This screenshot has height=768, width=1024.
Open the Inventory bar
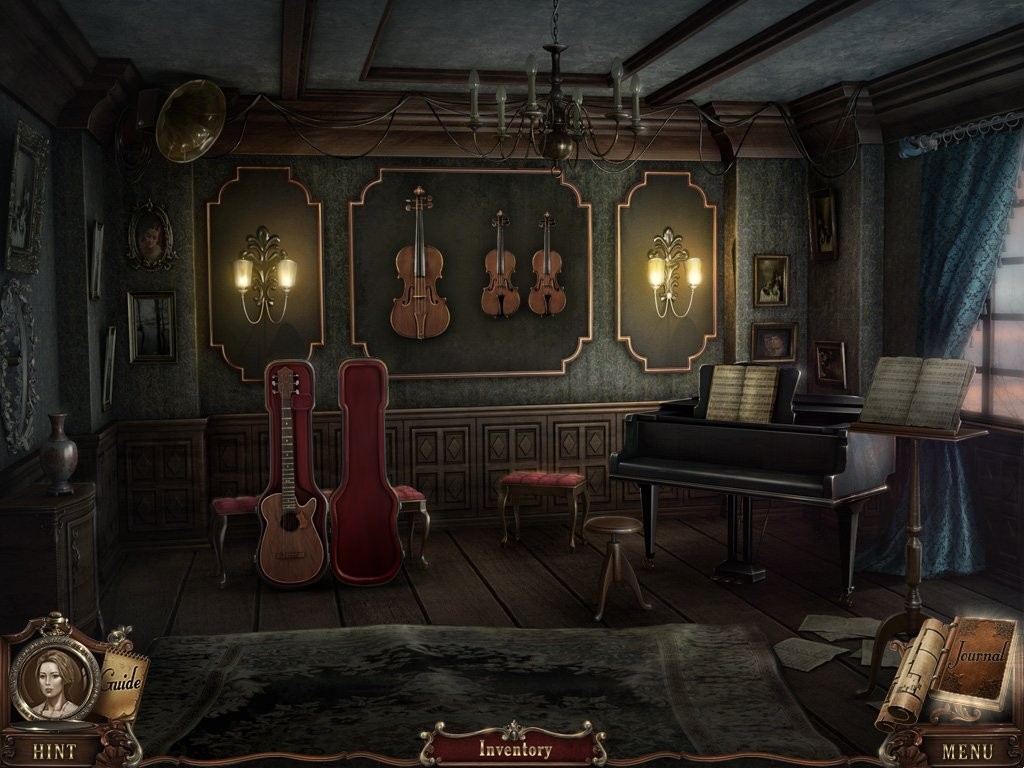point(514,749)
